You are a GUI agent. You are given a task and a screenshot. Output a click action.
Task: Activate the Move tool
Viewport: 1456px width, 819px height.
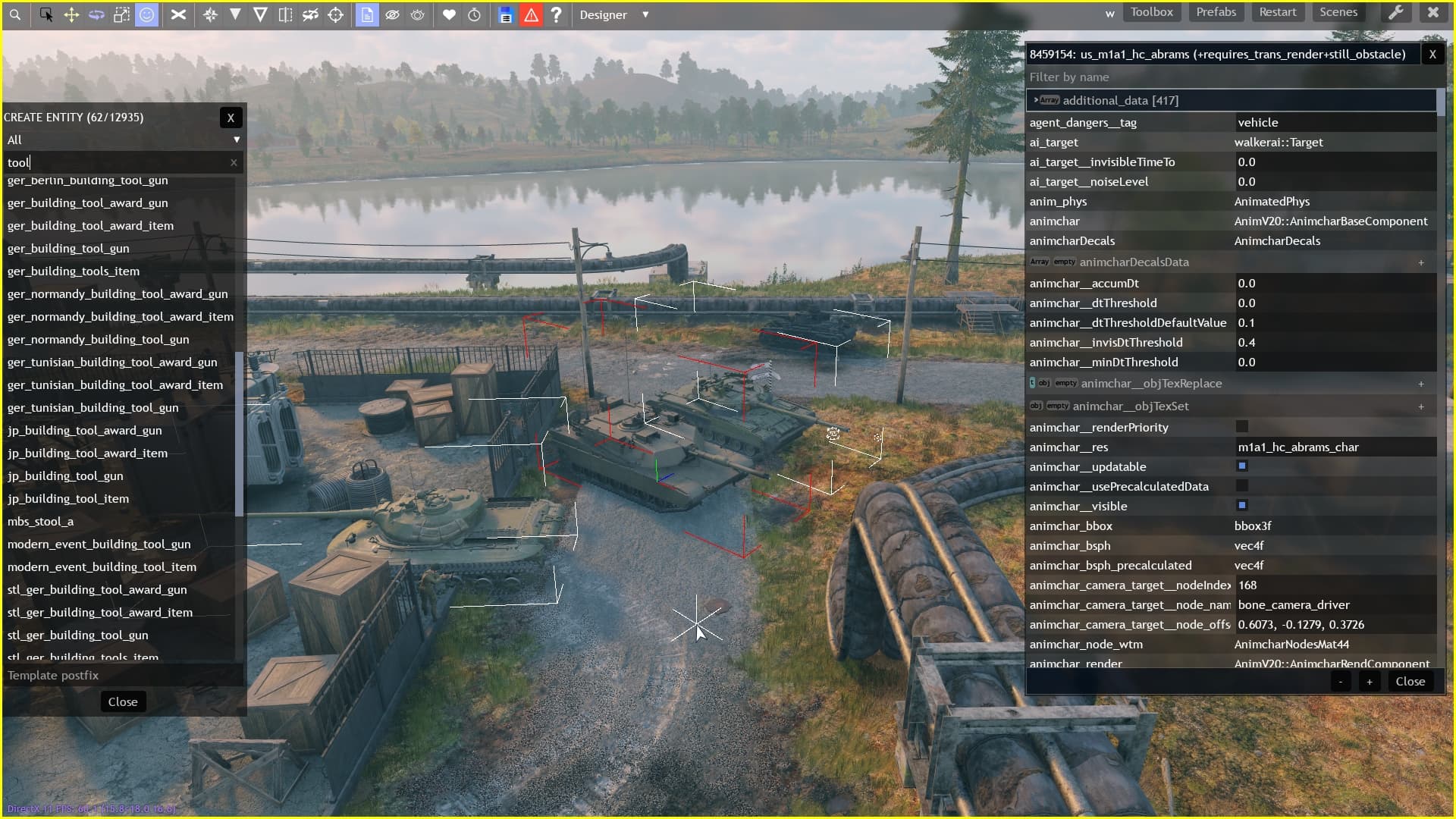coord(71,14)
